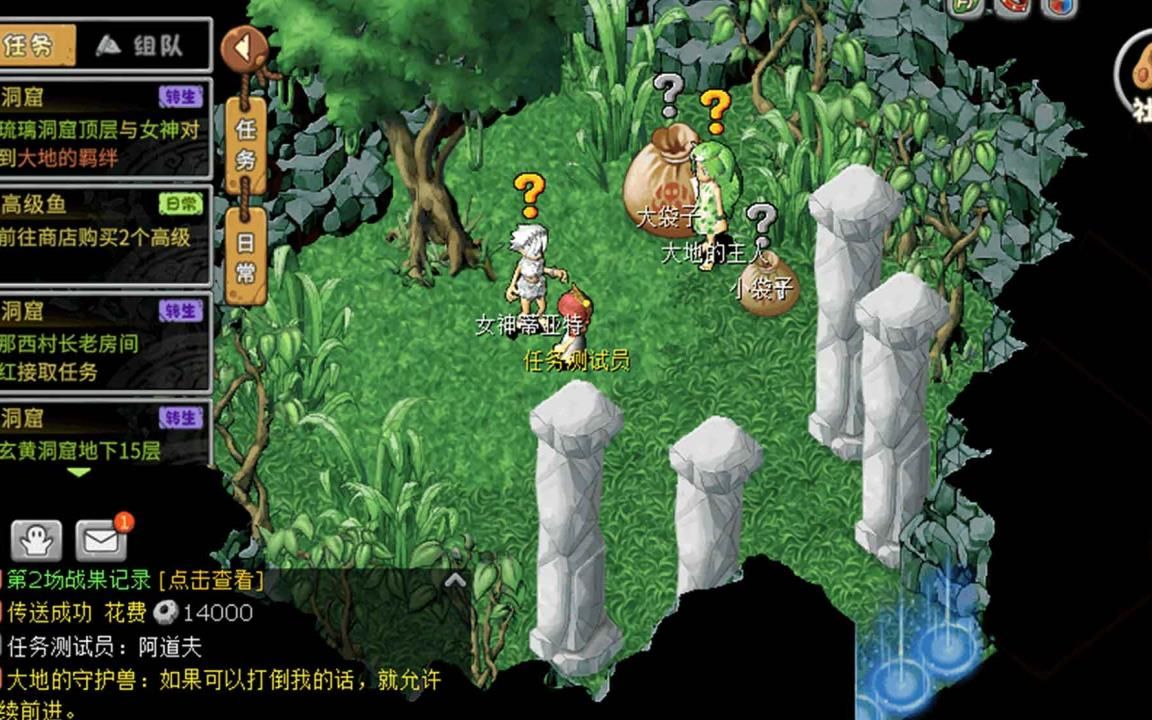Open the red and blue shield icon
The image size is (1152, 720).
click(1059, 6)
